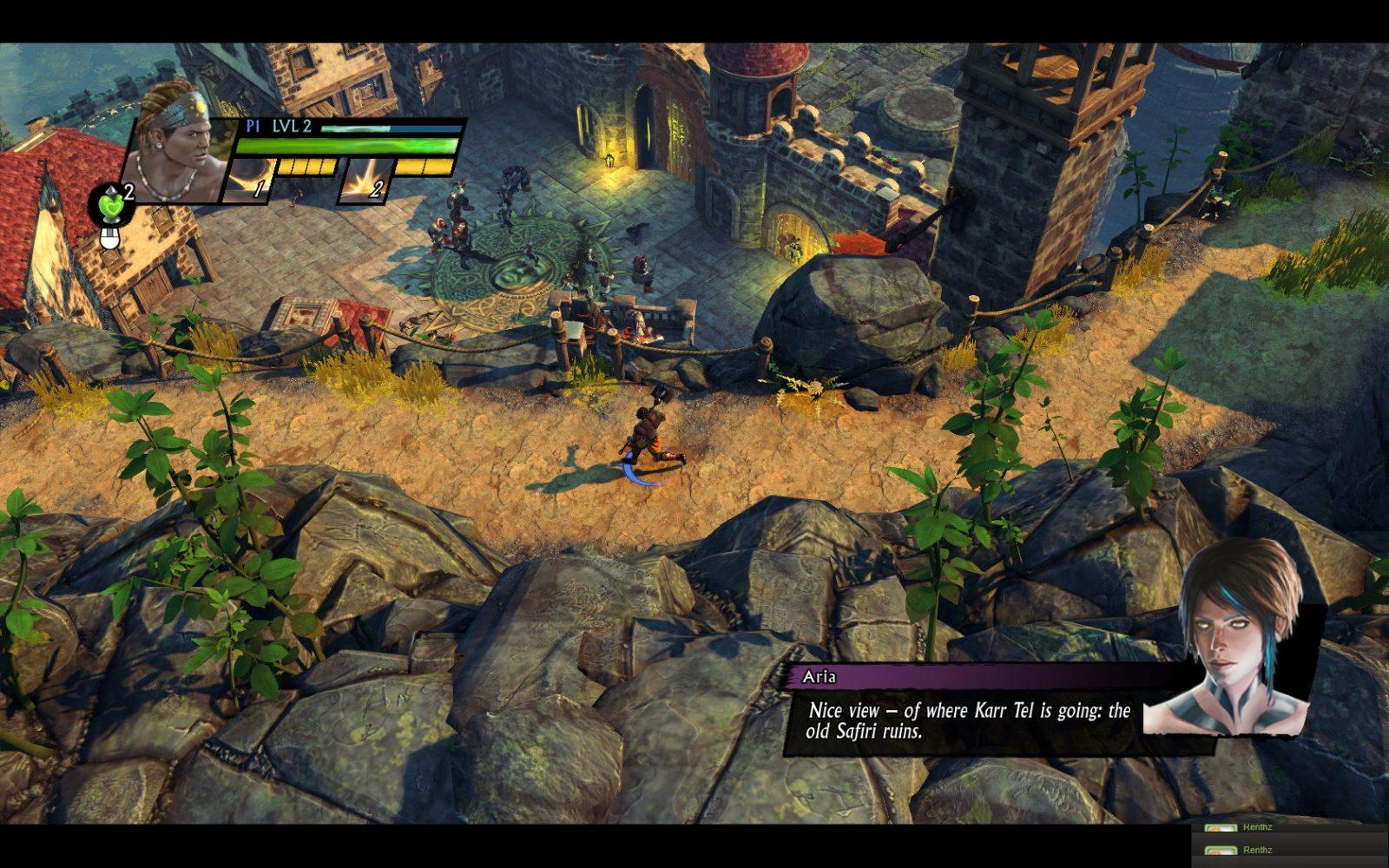This screenshot has height=868, width=1389.
Task: Trigger ability slot 2 with the golden burst
Action: click(x=366, y=181)
